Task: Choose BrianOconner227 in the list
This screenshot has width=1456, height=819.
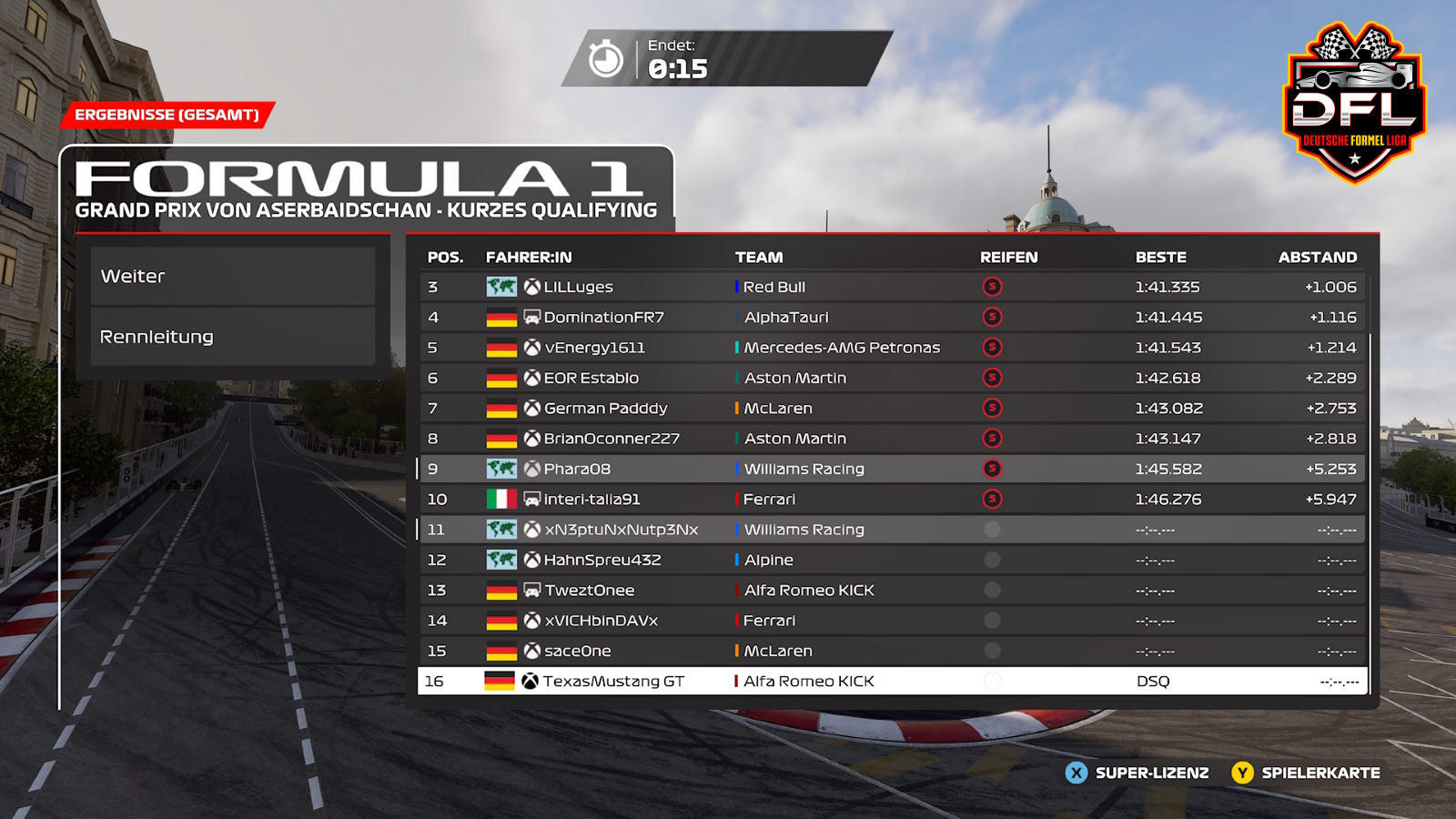Action: pos(892,439)
